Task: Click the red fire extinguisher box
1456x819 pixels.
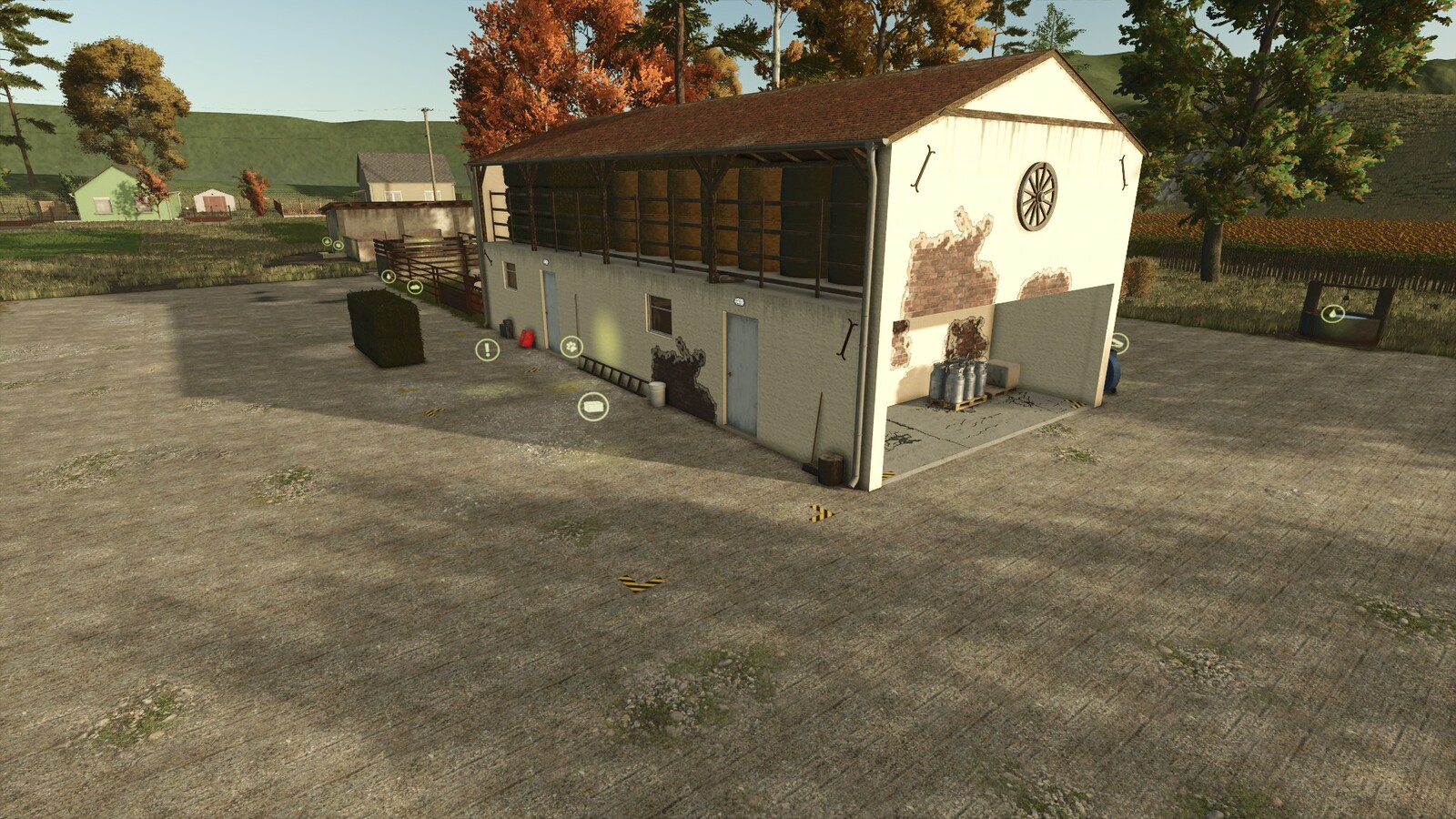Action: pyautogui.click(x=526, y=339)
